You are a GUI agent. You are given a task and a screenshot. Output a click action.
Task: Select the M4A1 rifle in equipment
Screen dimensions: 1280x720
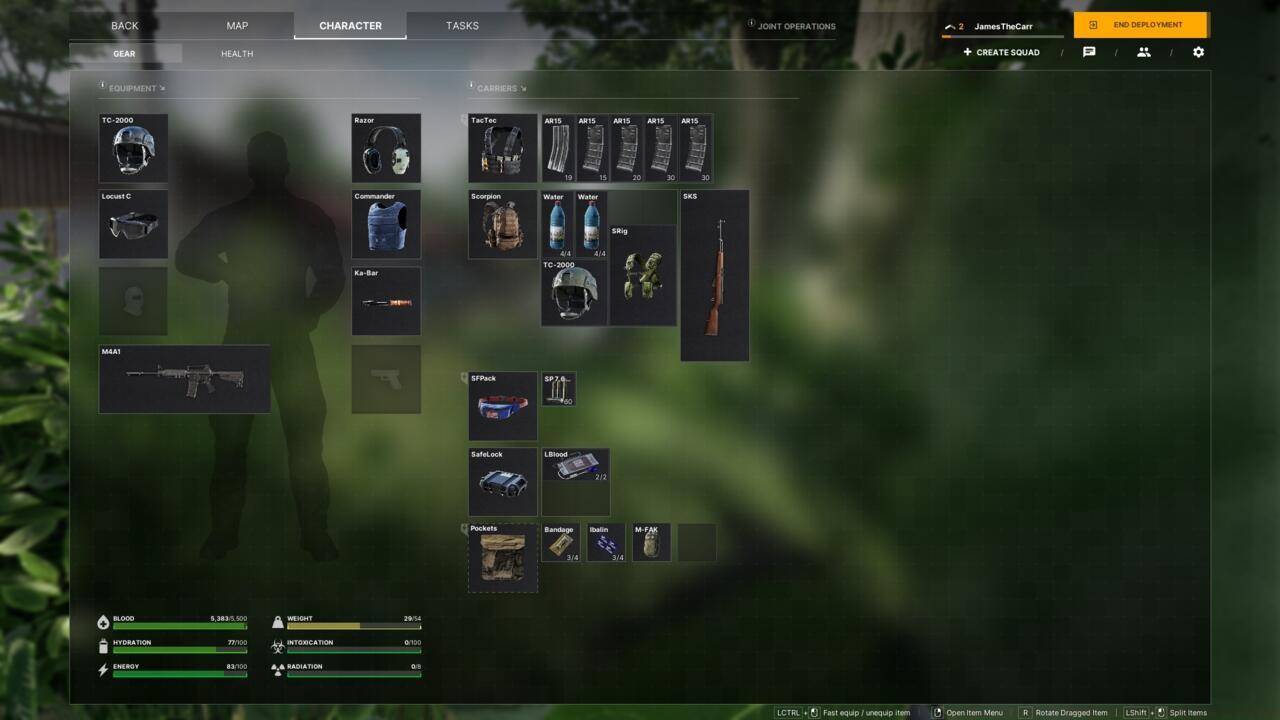click(x=184, y=379)
